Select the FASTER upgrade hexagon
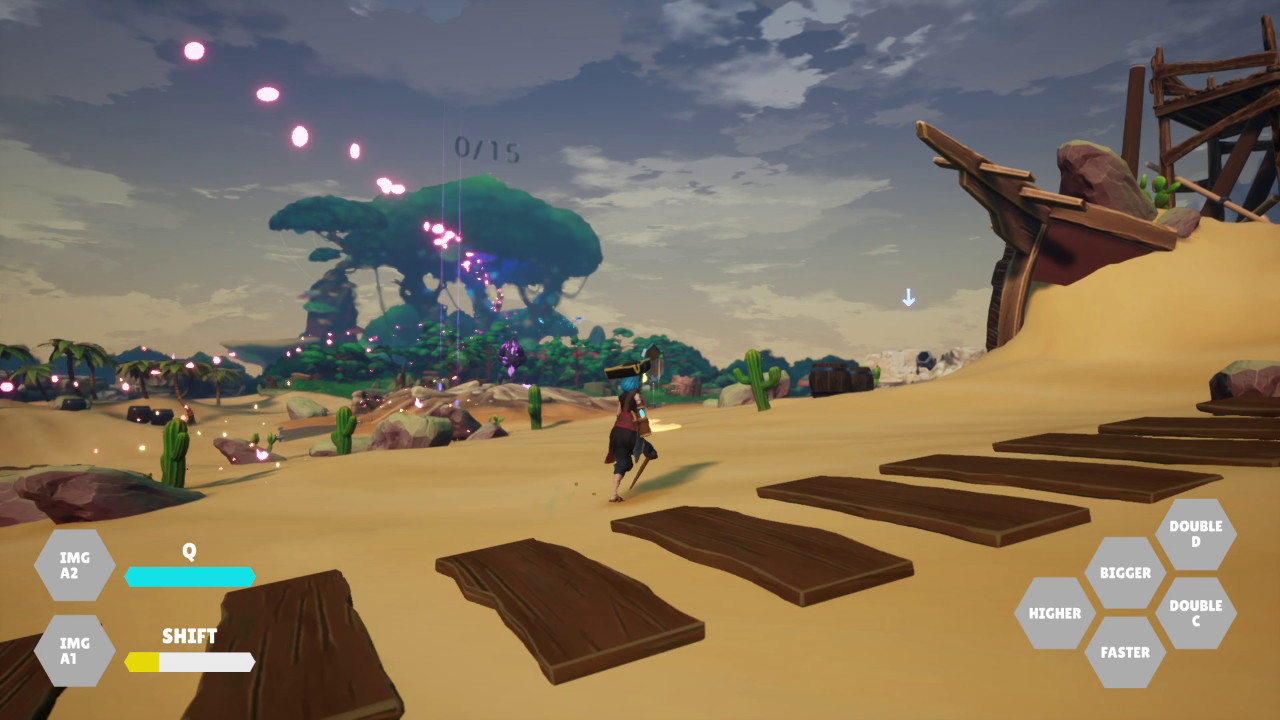Image resolution: width=1280 pixels, height=720 pixels. click(x=1127, y=652)
